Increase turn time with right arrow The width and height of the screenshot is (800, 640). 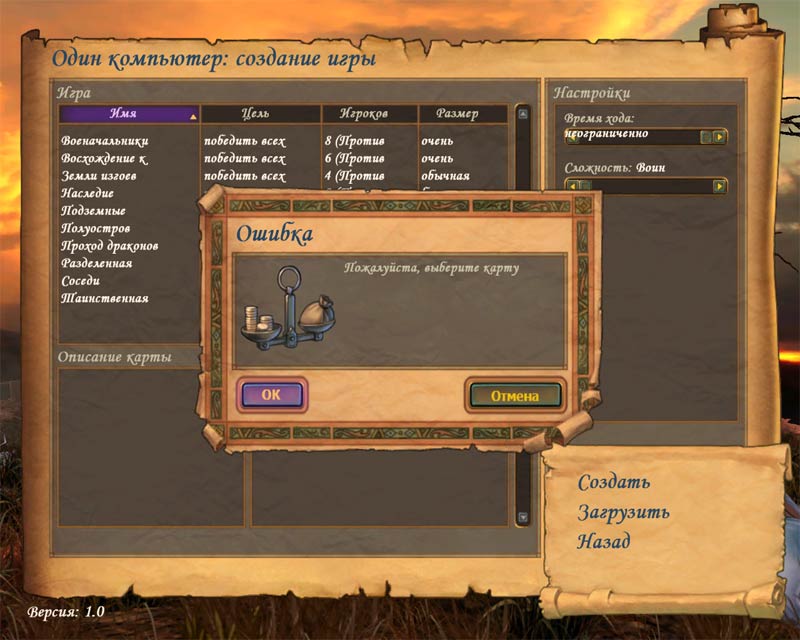(719, 136)
